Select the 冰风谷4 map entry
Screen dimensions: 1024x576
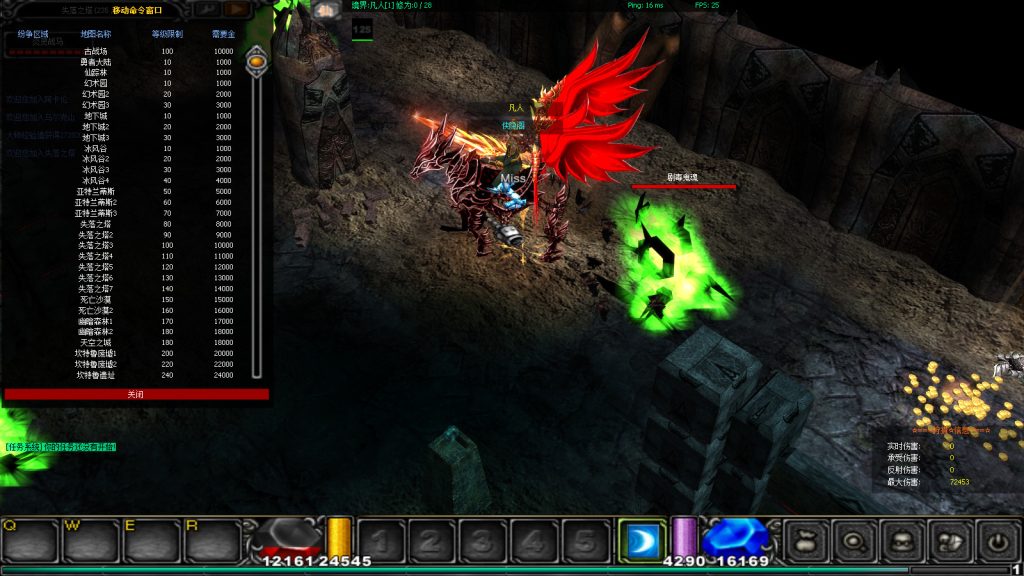96,181
